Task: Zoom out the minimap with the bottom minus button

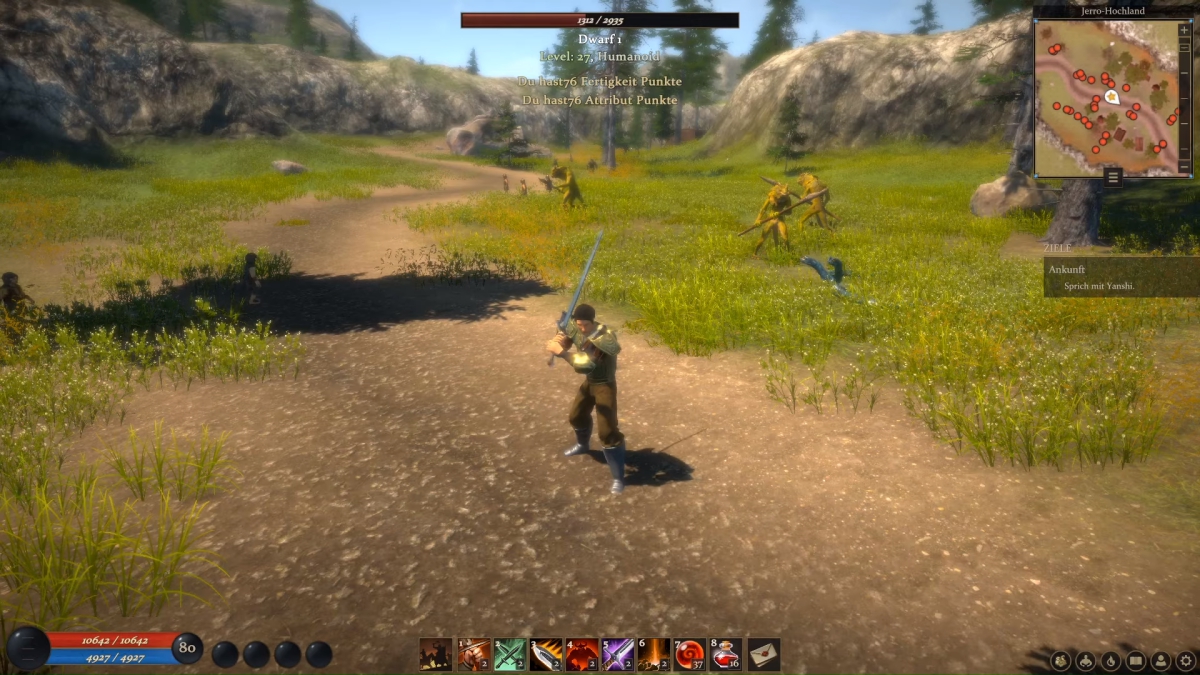Action: [1185, 165]
